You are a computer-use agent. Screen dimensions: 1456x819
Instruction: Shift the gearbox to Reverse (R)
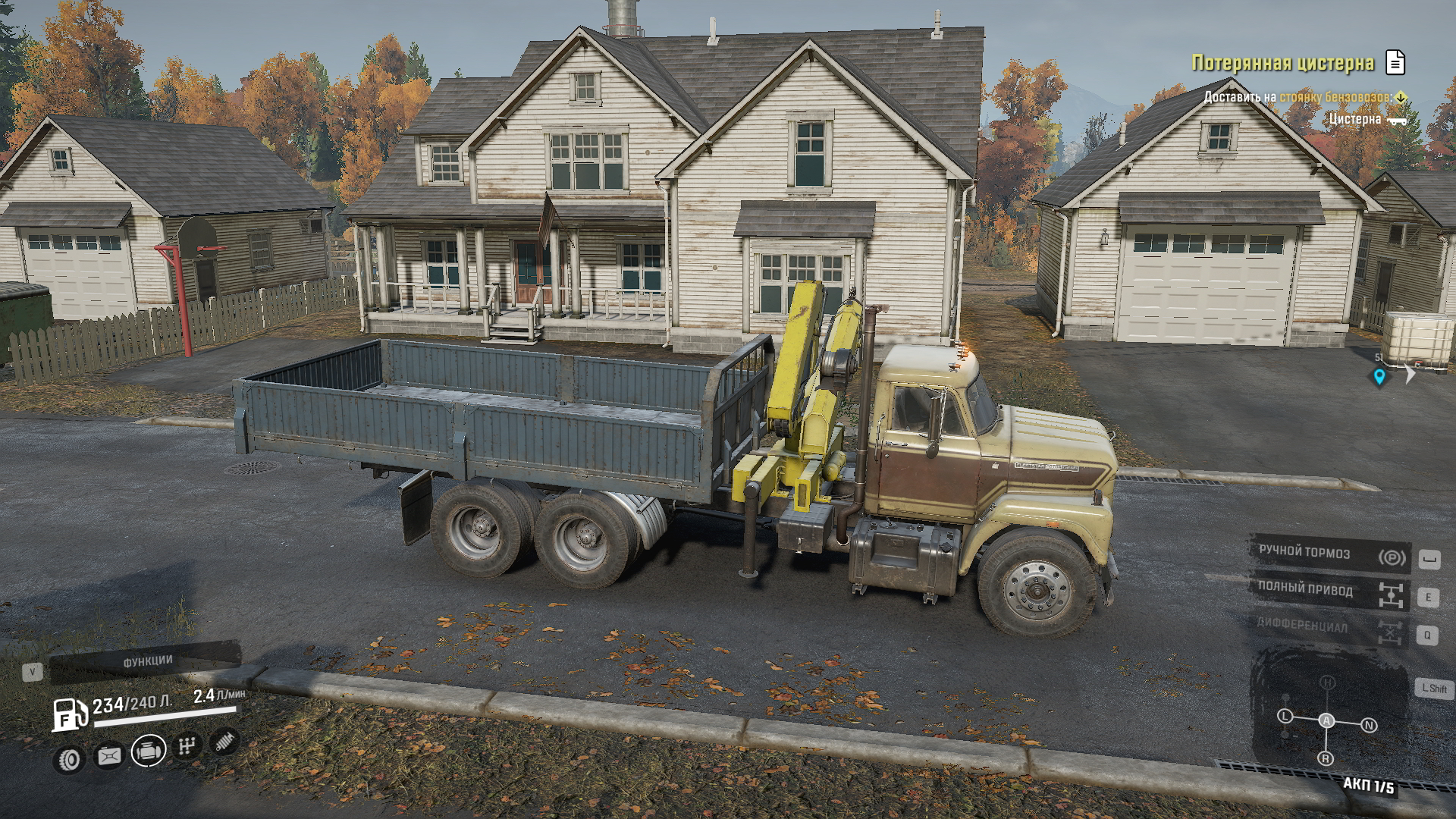pos(1326,758)
